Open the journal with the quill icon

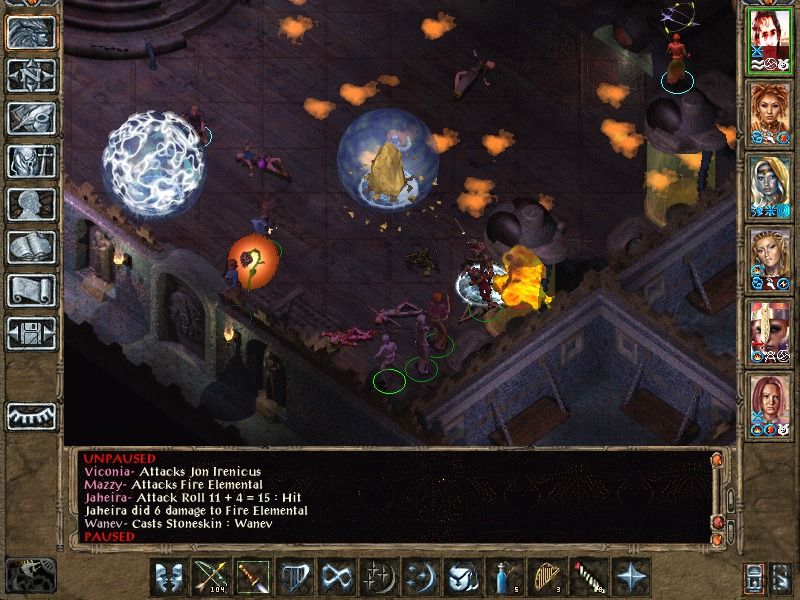(31, 117)
